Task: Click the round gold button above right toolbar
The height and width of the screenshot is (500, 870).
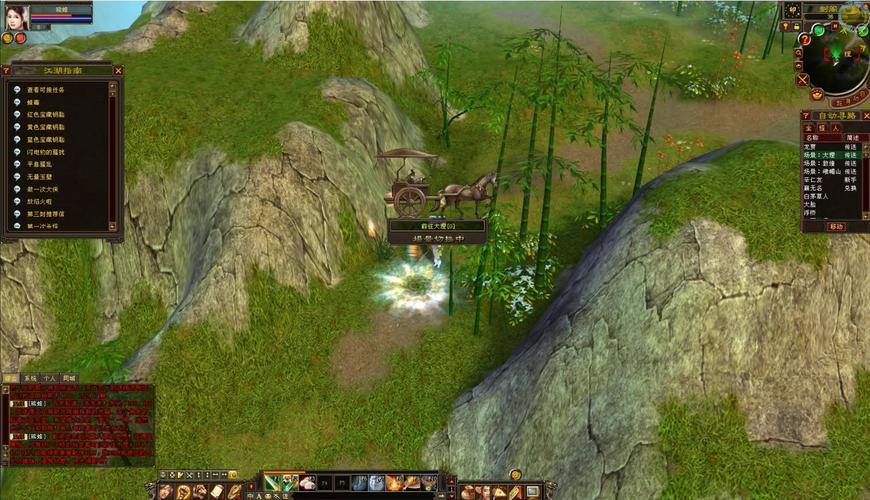Action: (x=516, y=474)
